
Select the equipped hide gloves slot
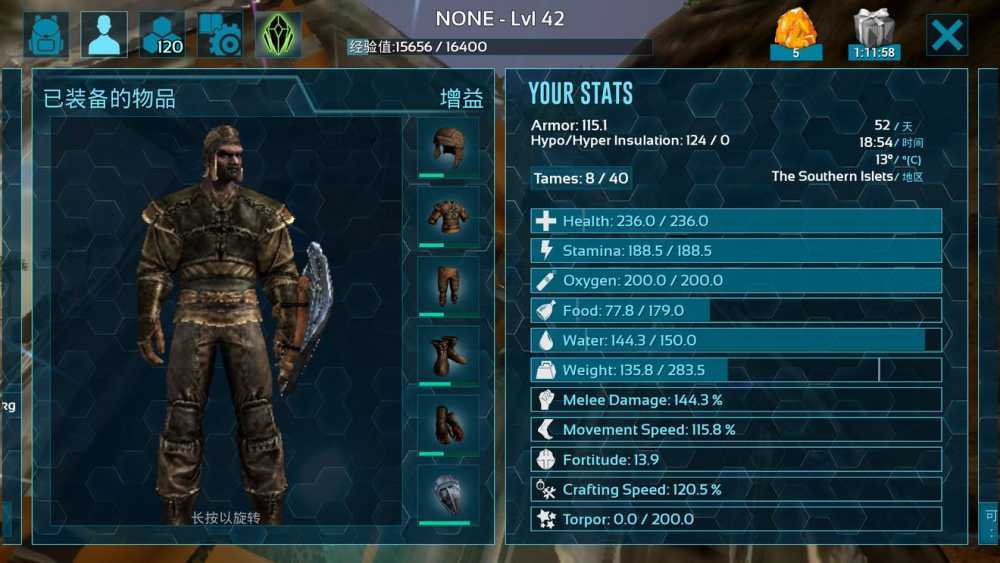click(x=448, y=425)
